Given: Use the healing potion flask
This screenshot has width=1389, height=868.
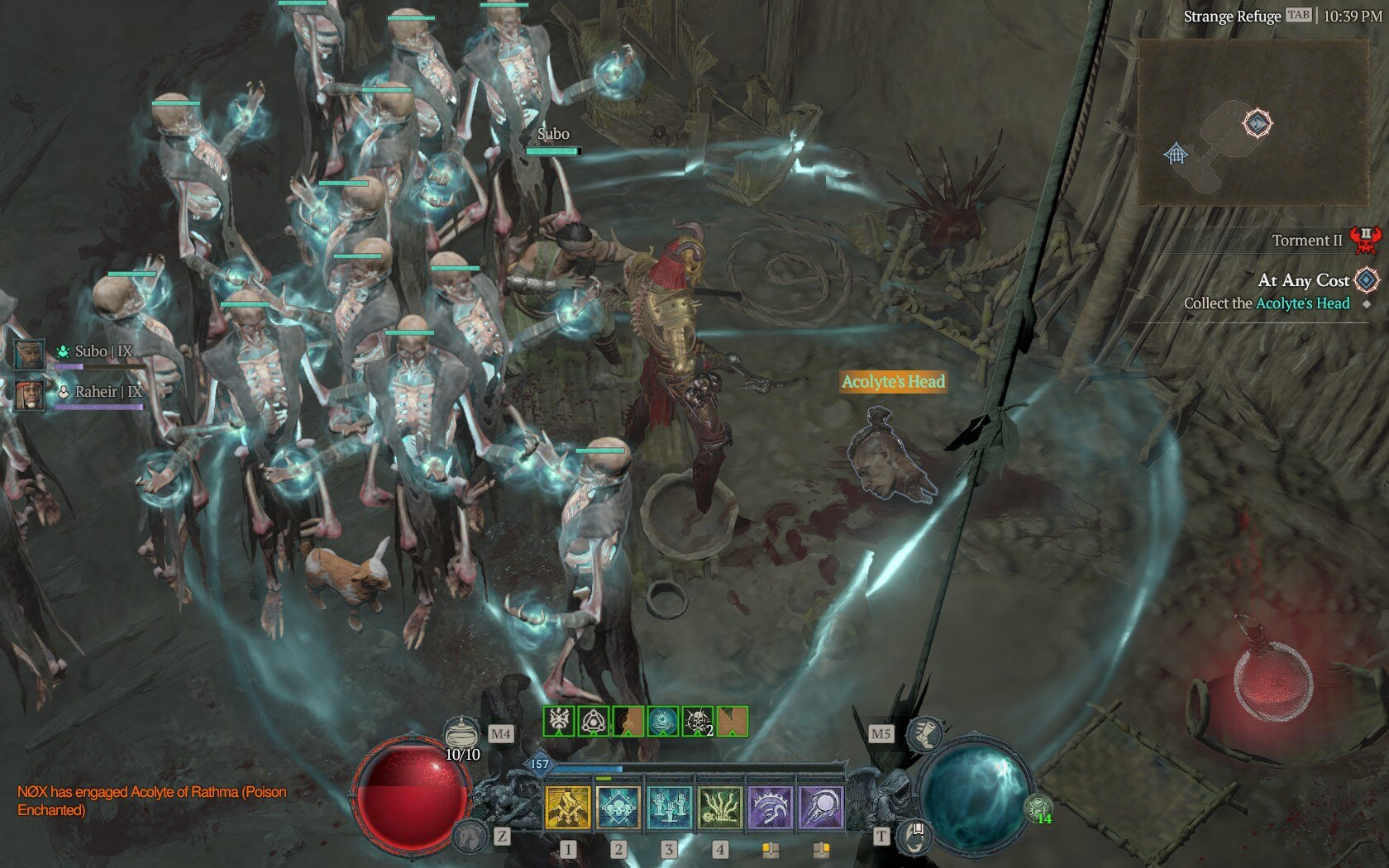Looking at the screenshot, I should [462, 732].
